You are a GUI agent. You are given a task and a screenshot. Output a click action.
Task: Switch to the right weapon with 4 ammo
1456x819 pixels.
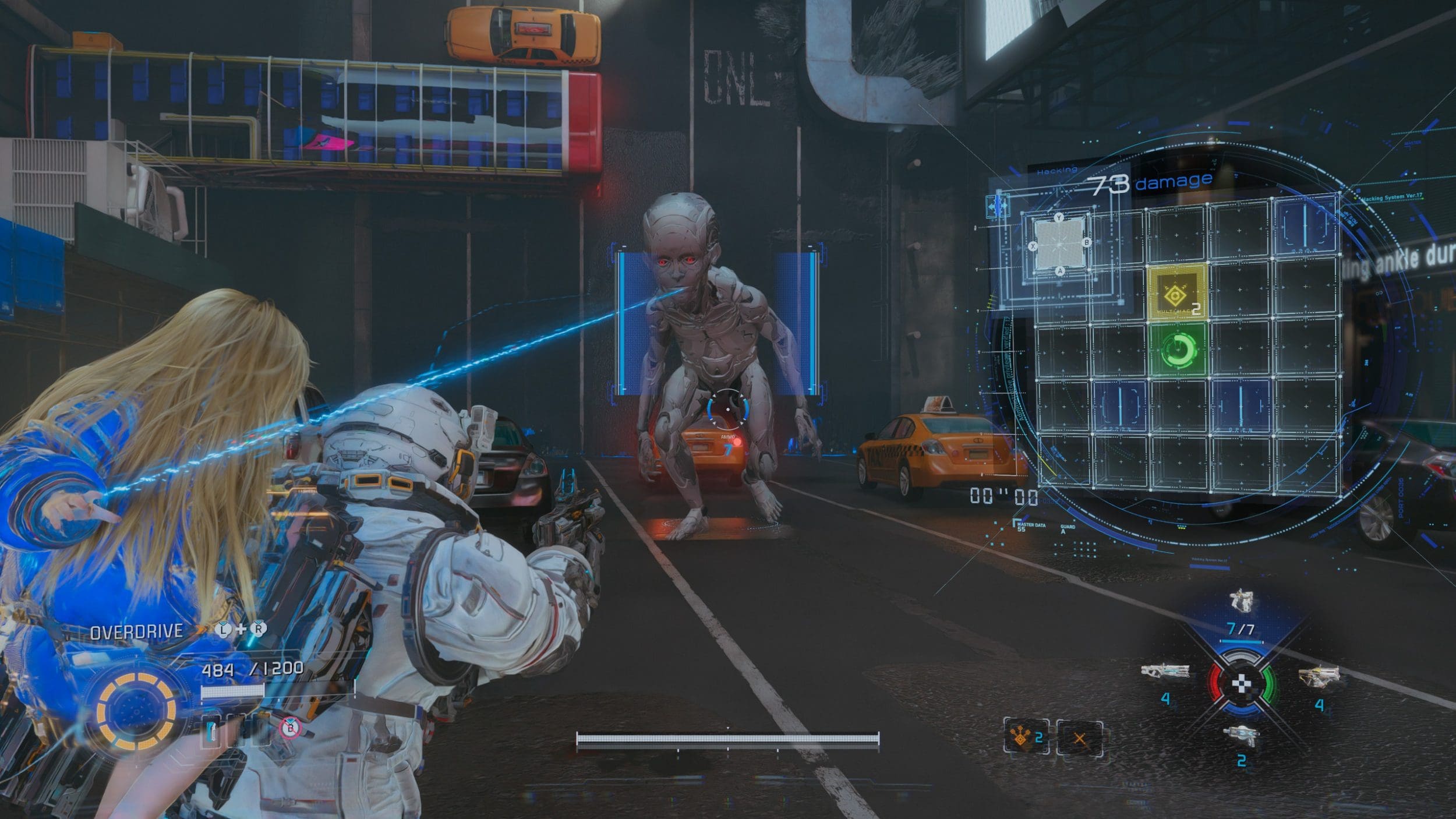click(1318, 676)
